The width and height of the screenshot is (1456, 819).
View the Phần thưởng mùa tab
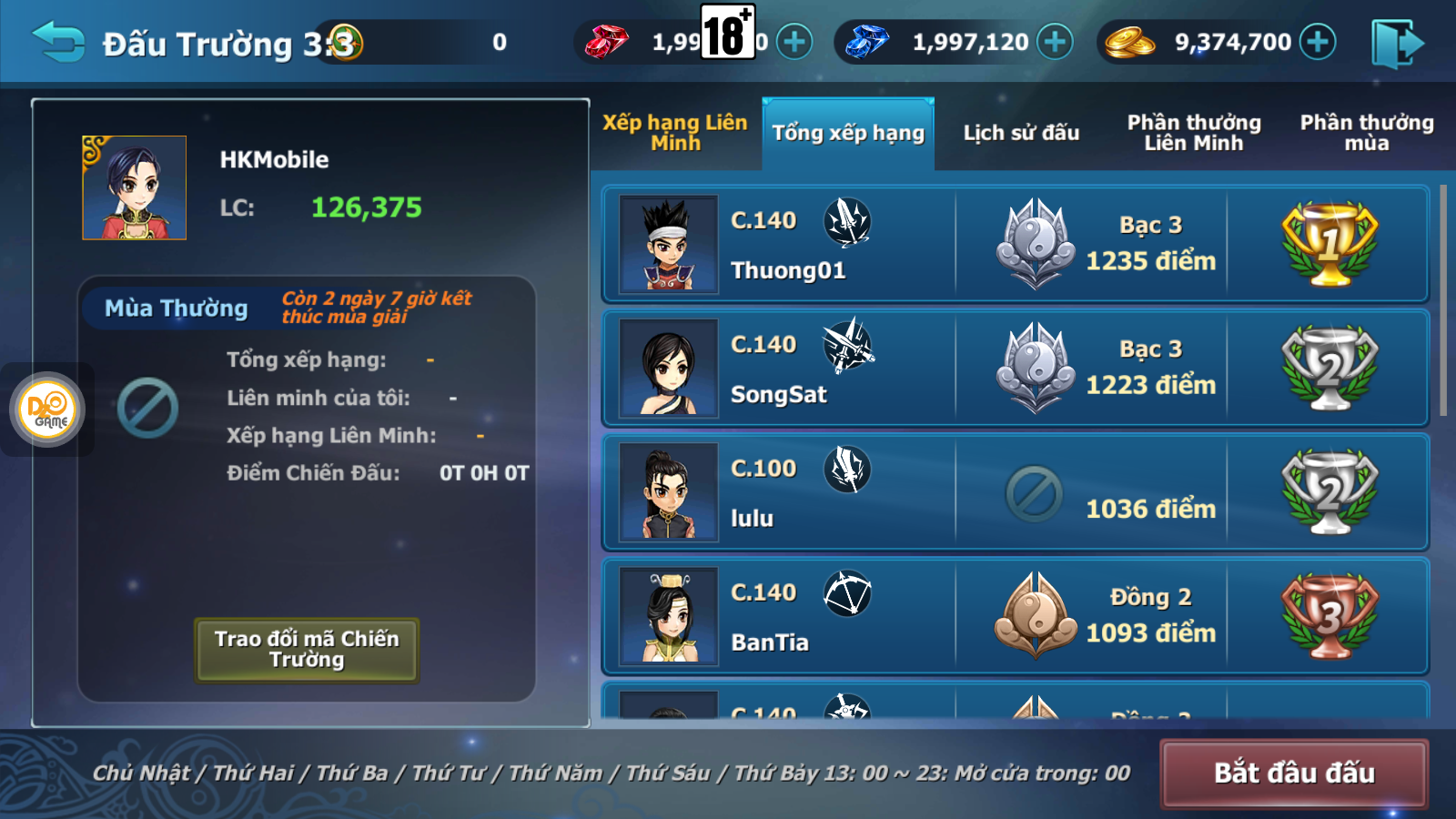pyautogui.click(x=1367, y=134)
